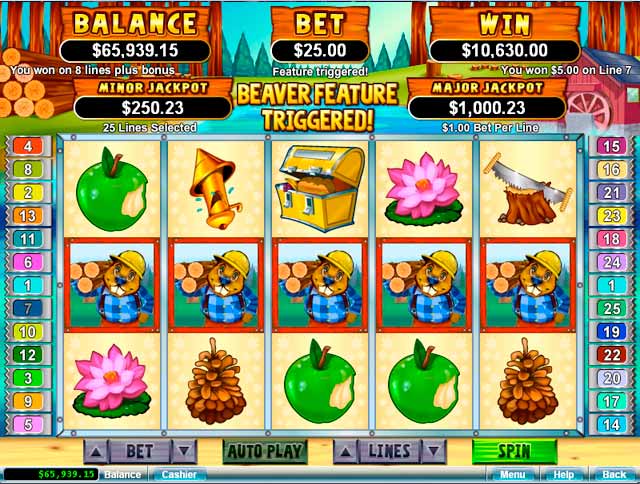Click payline marker 19
640x484 pixels.
[611, 332]
